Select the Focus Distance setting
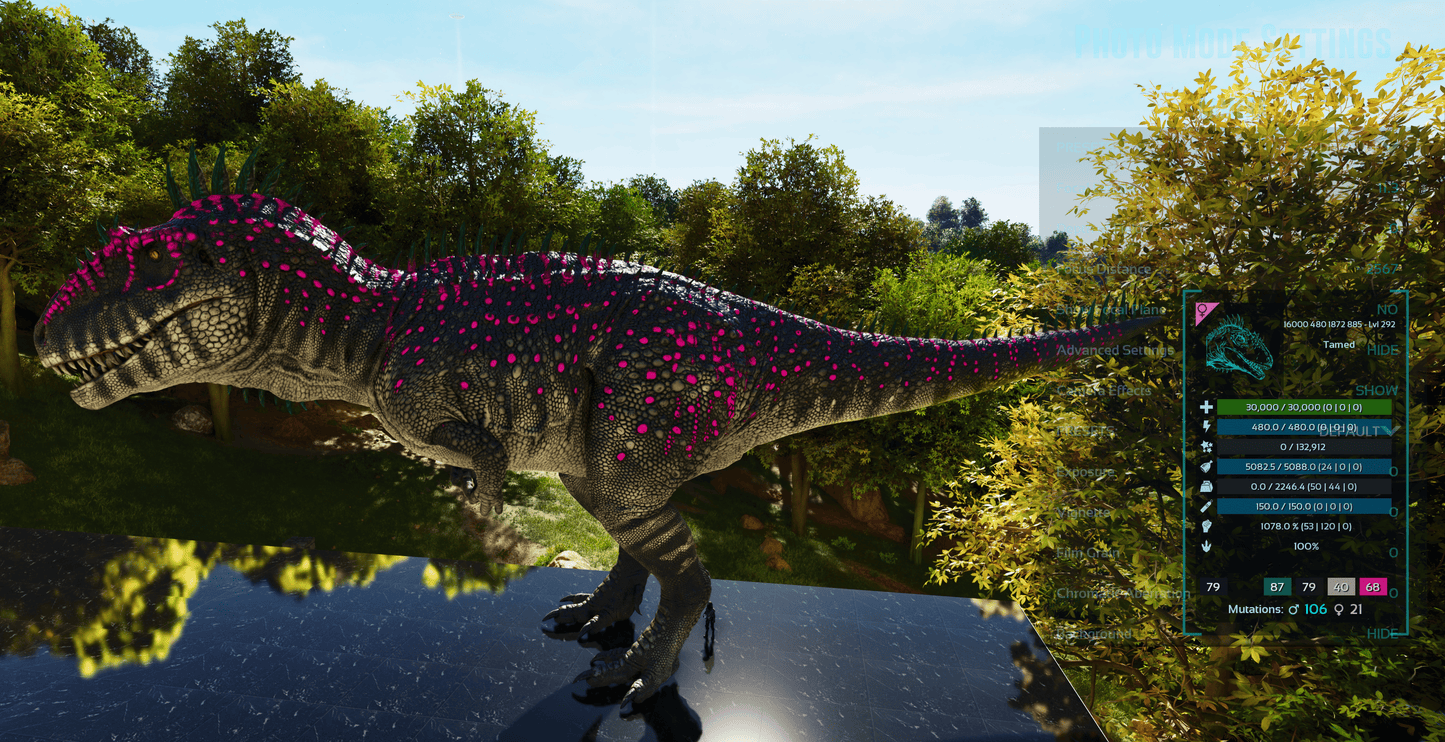The width and height of the screenshot is (1445, 742). (x=1104, y=269)
